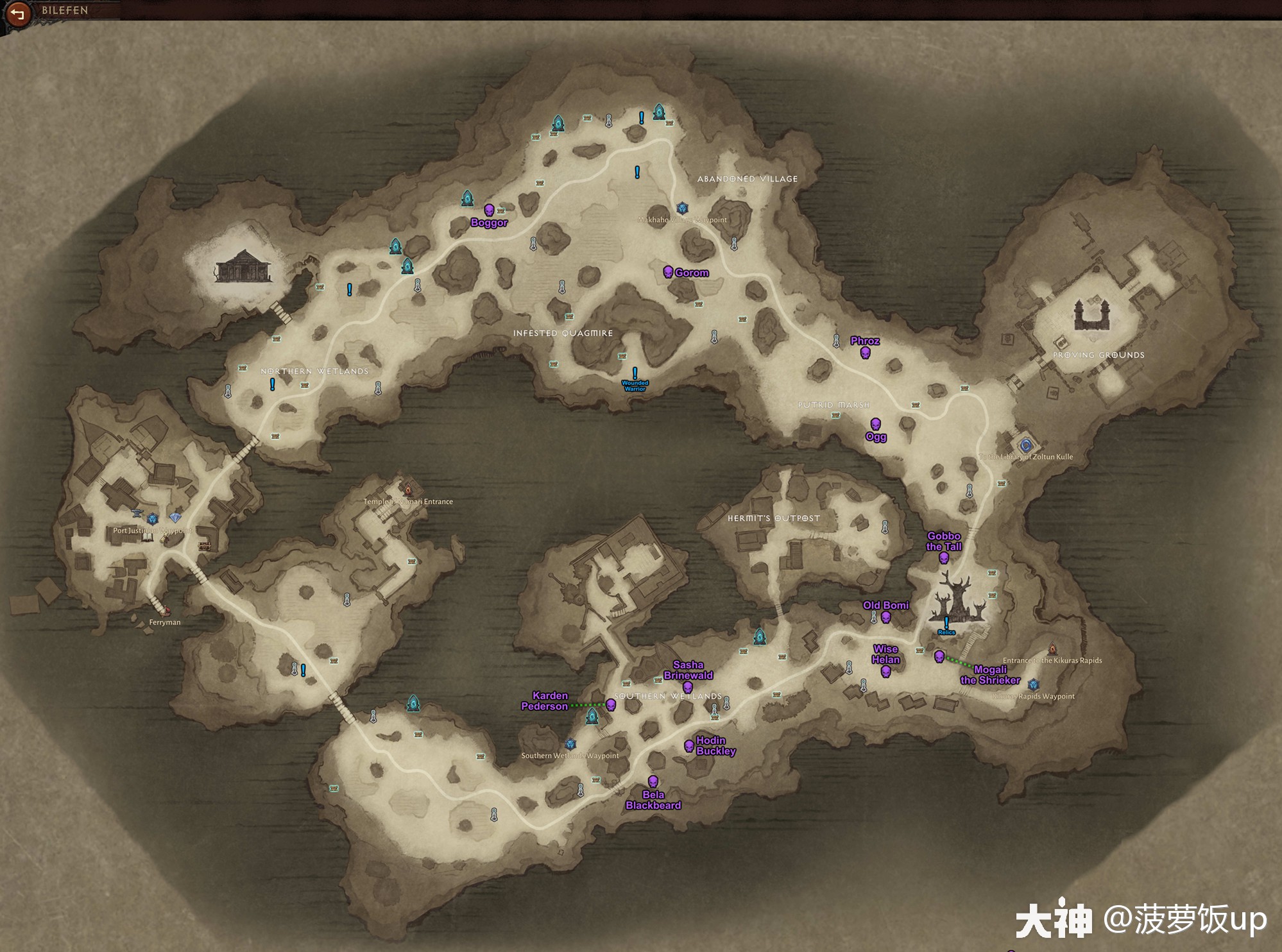Screen dimensions: 1282x952
Task: Select Bela Blackbeard's skull marker
Action: [653, 781]
